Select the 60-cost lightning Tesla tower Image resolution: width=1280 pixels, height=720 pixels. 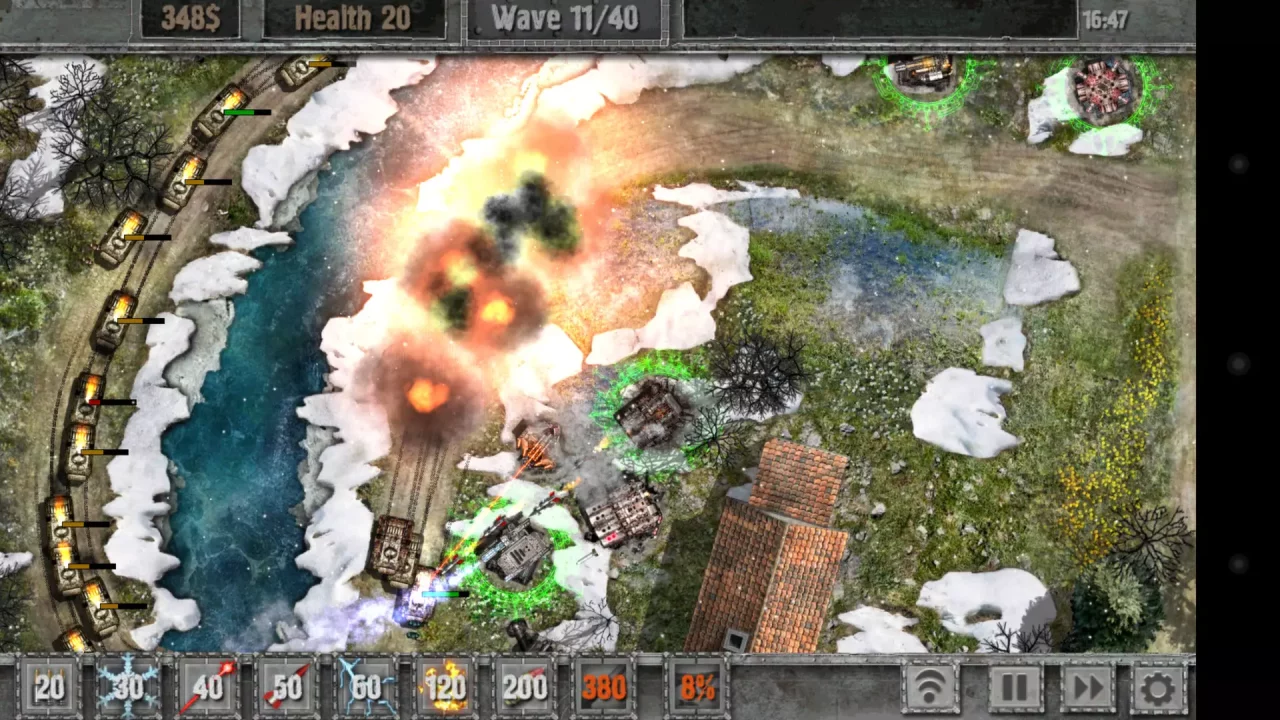point(368,687)
